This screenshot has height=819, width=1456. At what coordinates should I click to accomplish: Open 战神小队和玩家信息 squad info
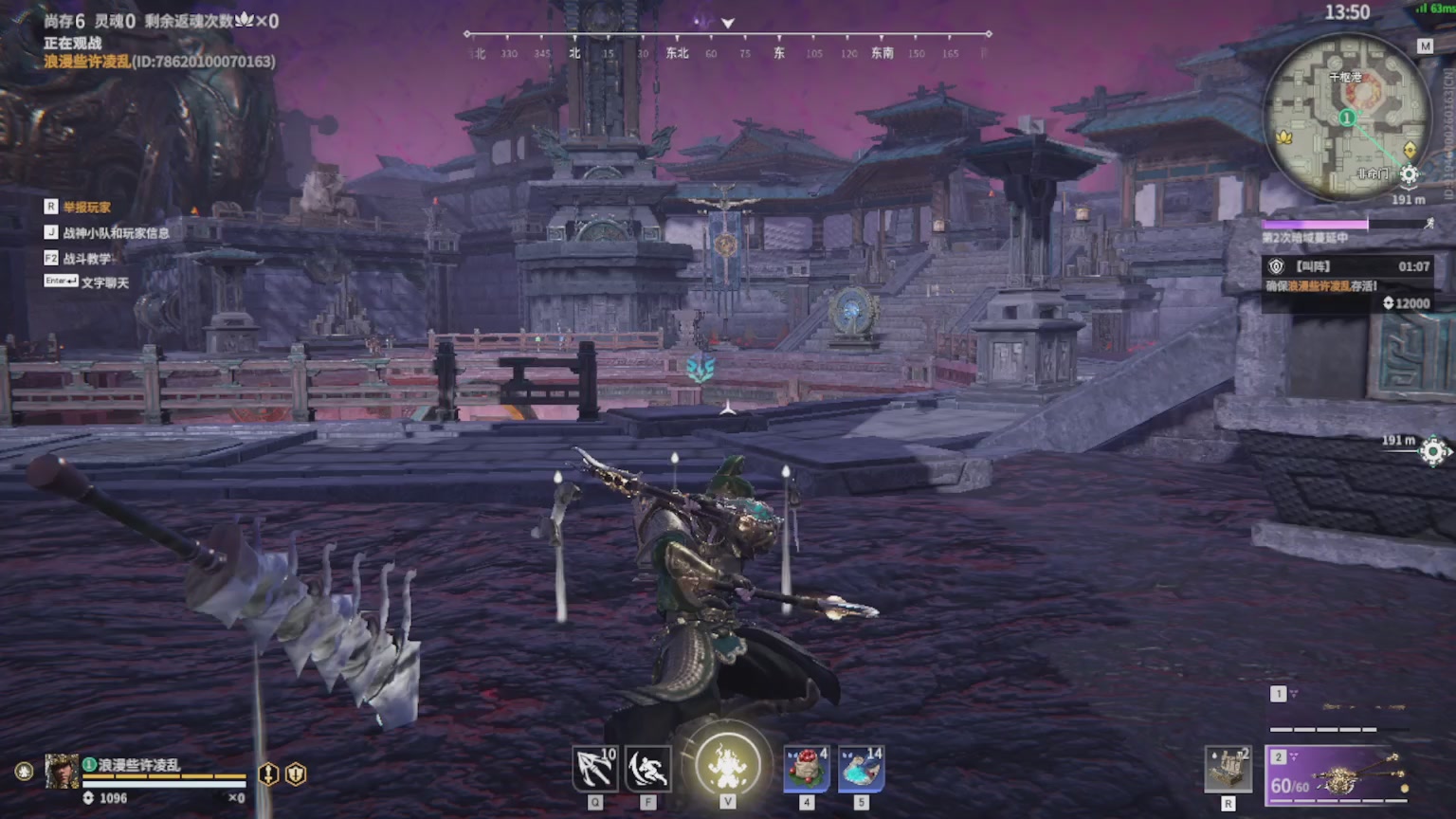[x=116, y=232]
